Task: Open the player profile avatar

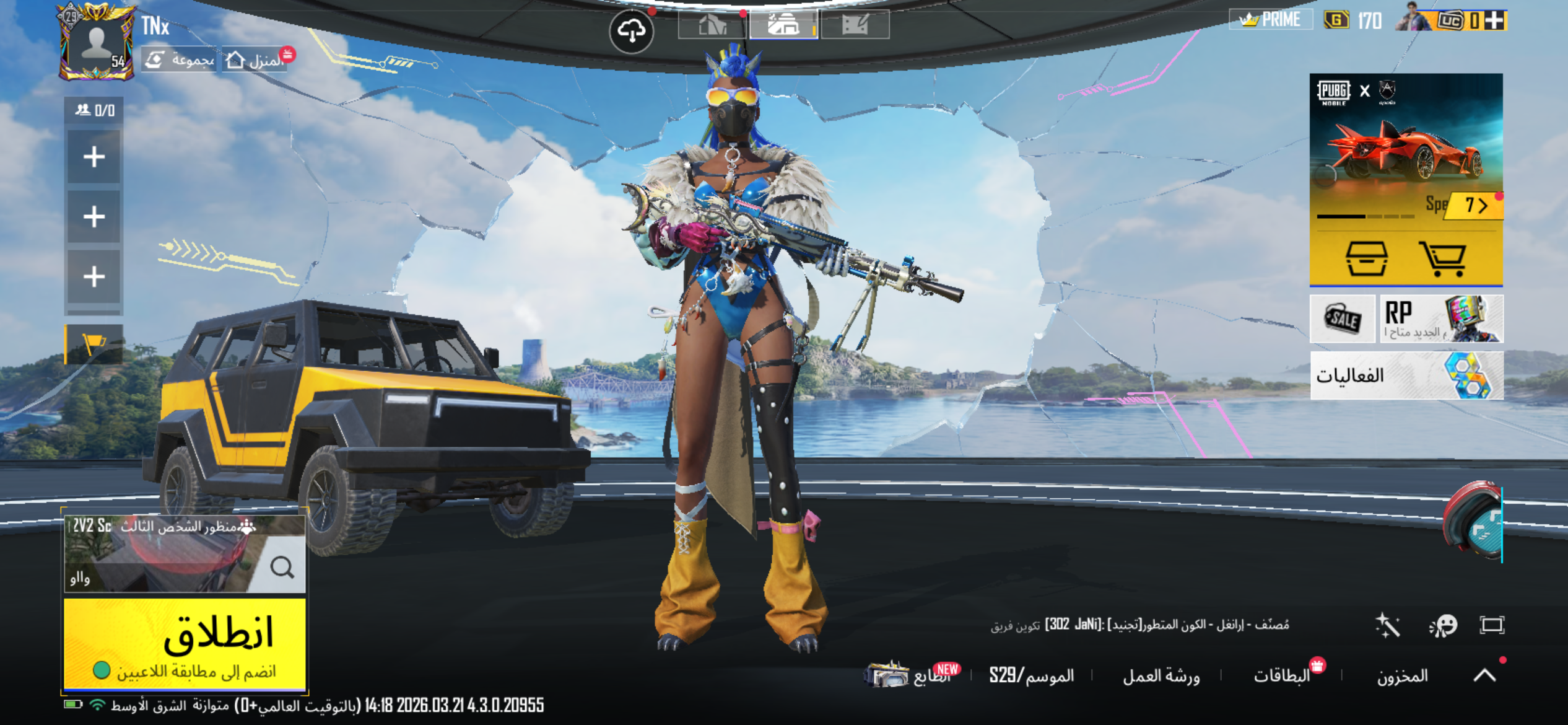Action: 96,43
